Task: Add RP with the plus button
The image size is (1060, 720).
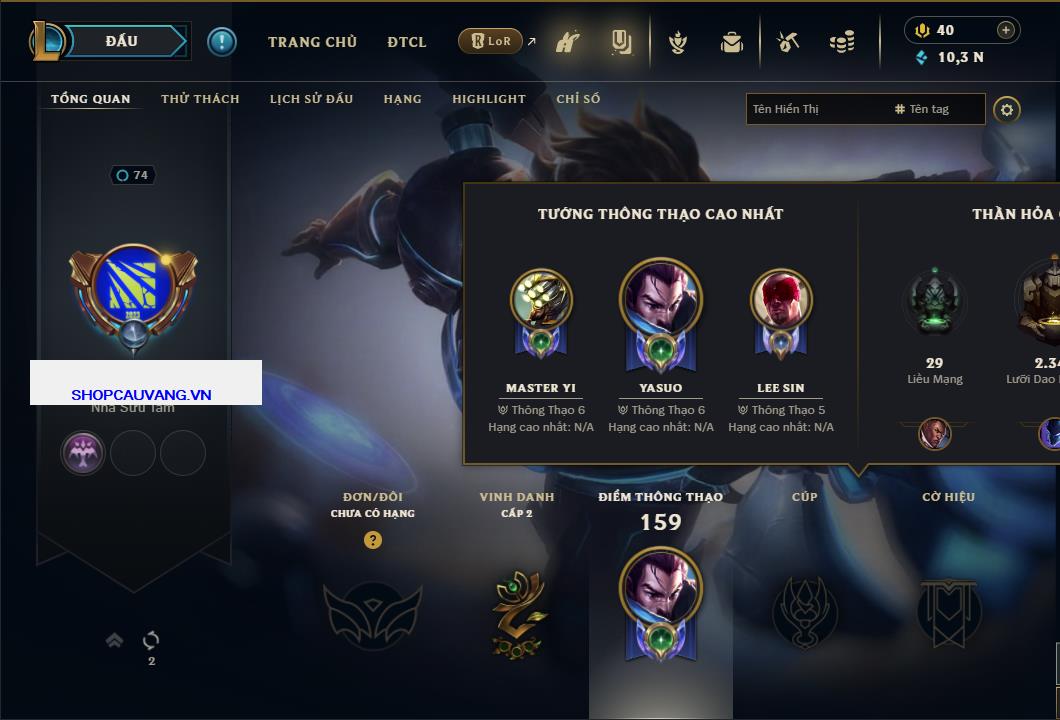Action: point(1006,30)
